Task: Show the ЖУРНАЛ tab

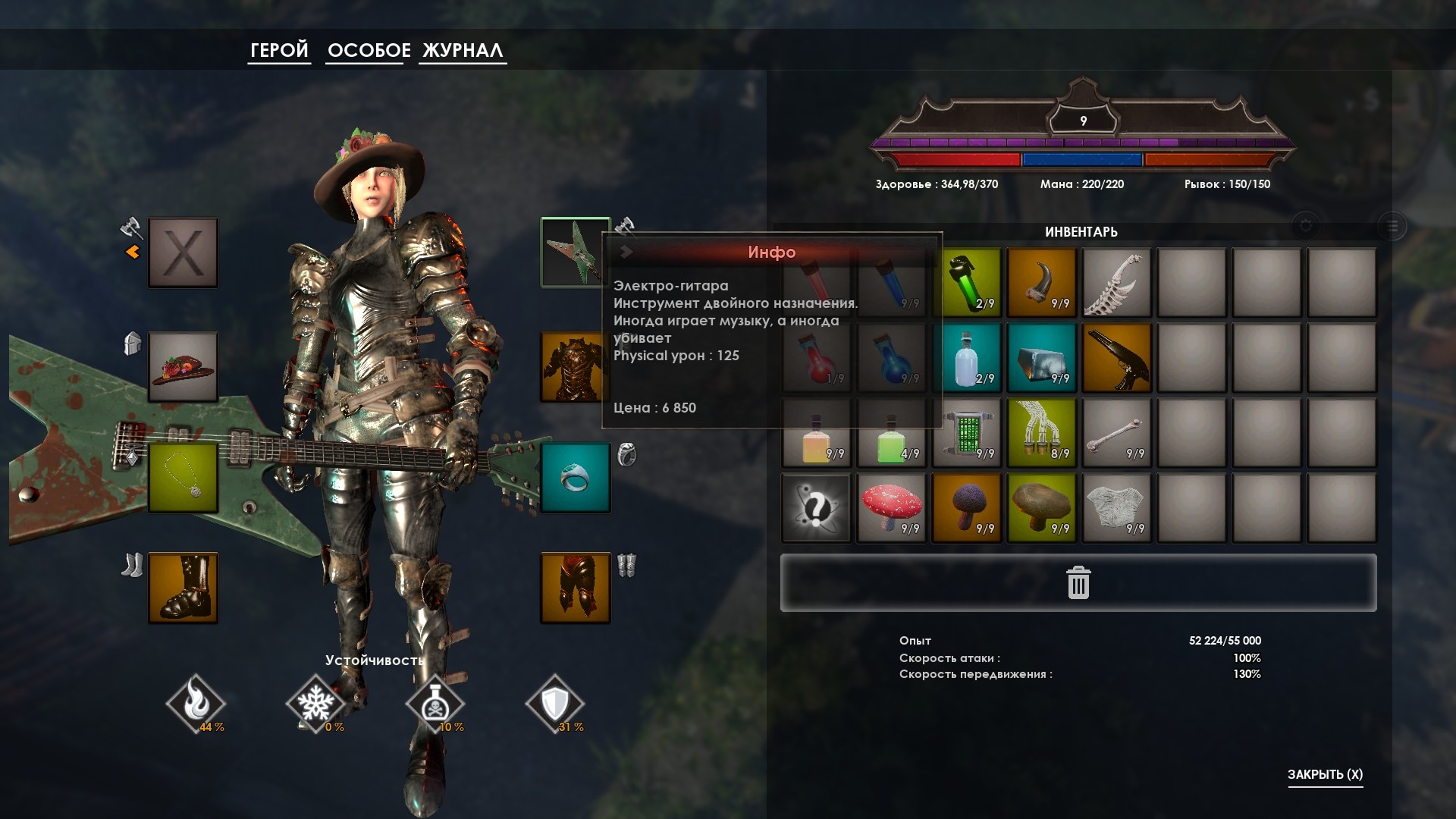Action: pos(463,50)
